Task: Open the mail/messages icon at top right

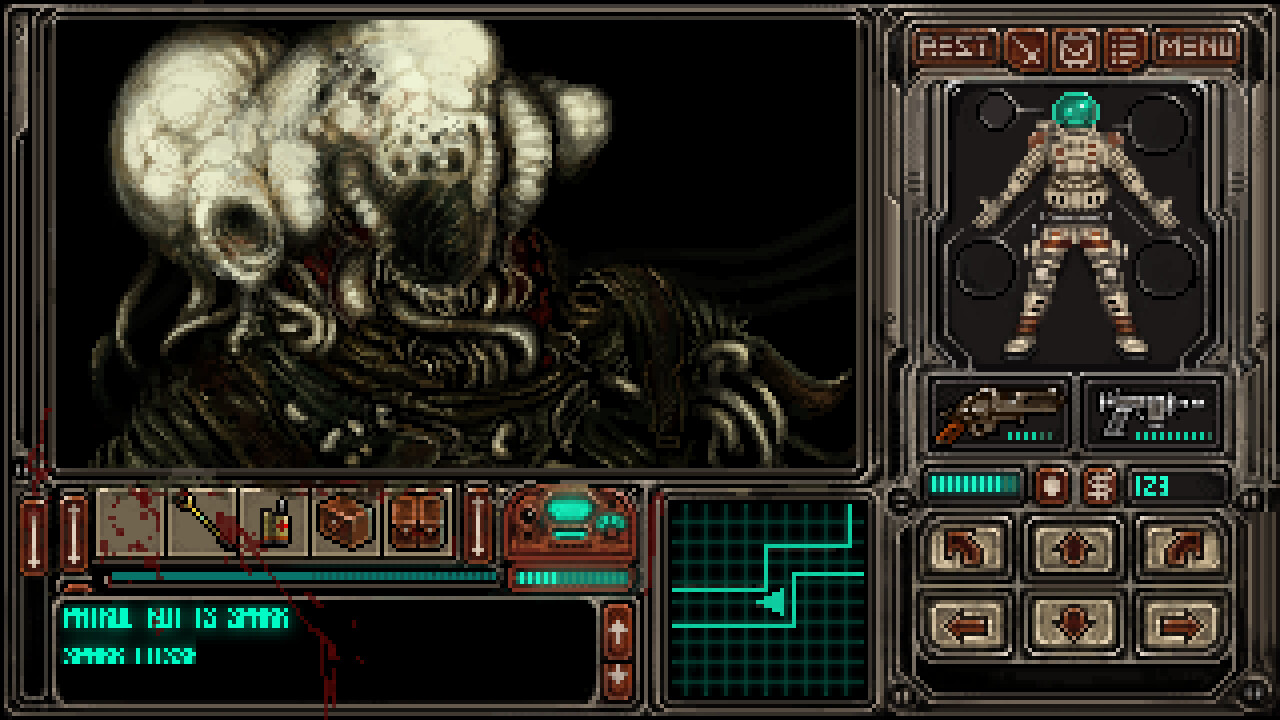Action: [1073, 45]
